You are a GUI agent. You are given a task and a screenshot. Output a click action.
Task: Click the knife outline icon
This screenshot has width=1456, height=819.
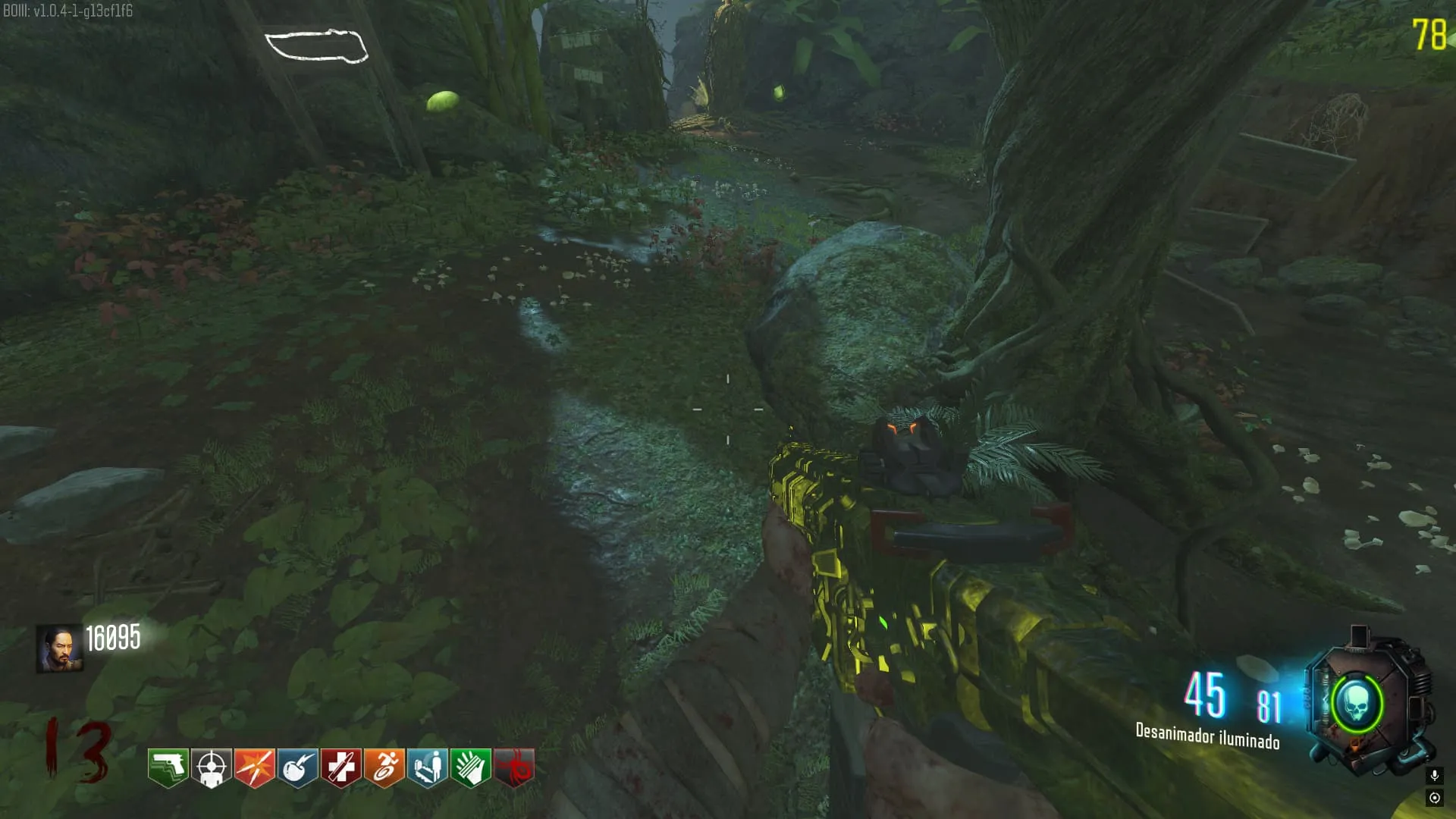316,45
